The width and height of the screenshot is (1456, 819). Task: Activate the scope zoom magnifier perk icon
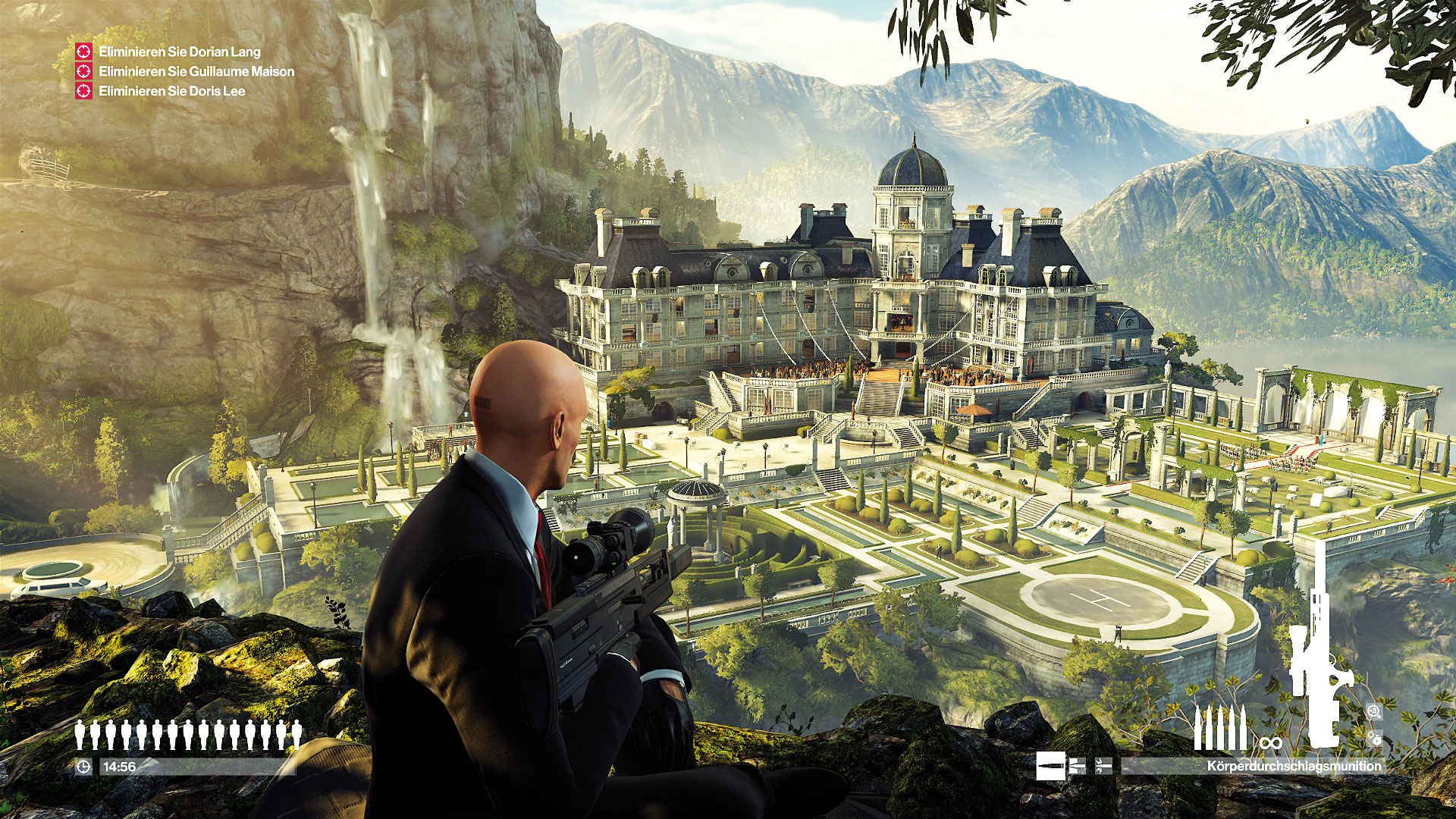pos(1373,711)
